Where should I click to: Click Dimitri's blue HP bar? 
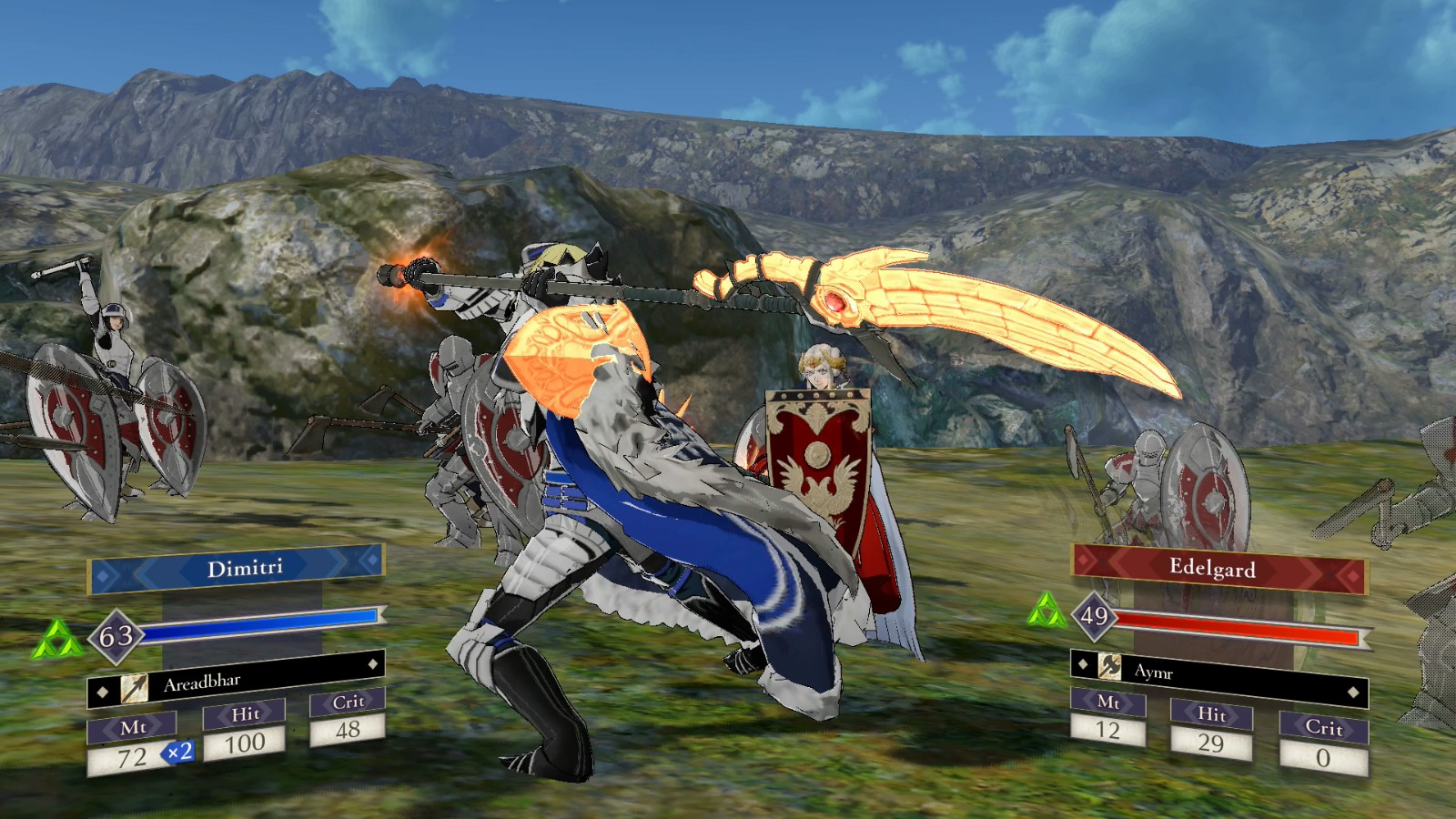click(264, 627)
